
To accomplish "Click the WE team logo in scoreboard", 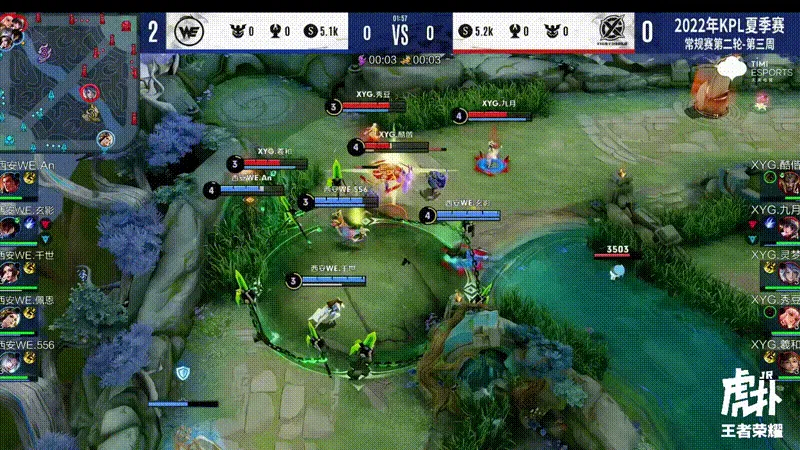I will click(x=190, y=33).
